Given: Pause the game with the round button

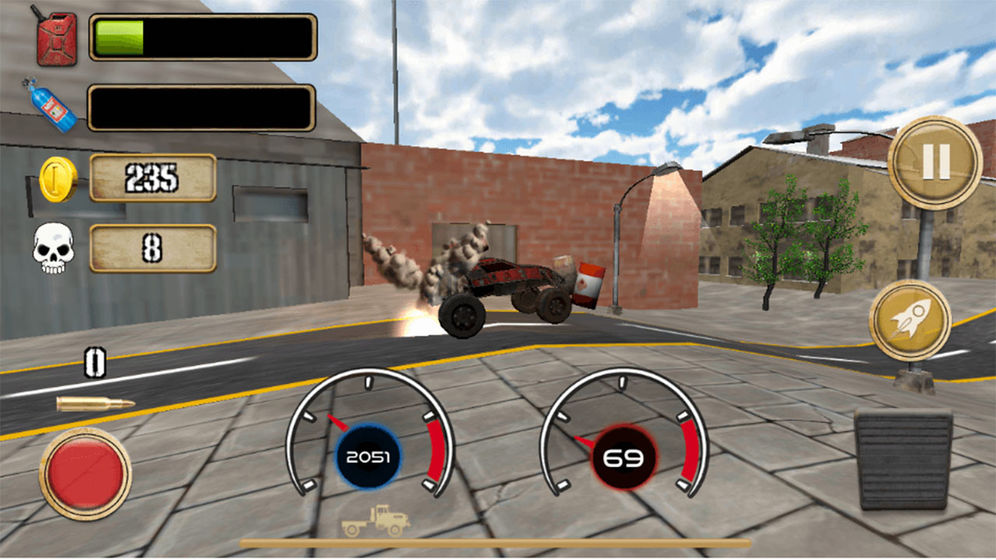Looking at the screenshot, I should tap(935, 163).
